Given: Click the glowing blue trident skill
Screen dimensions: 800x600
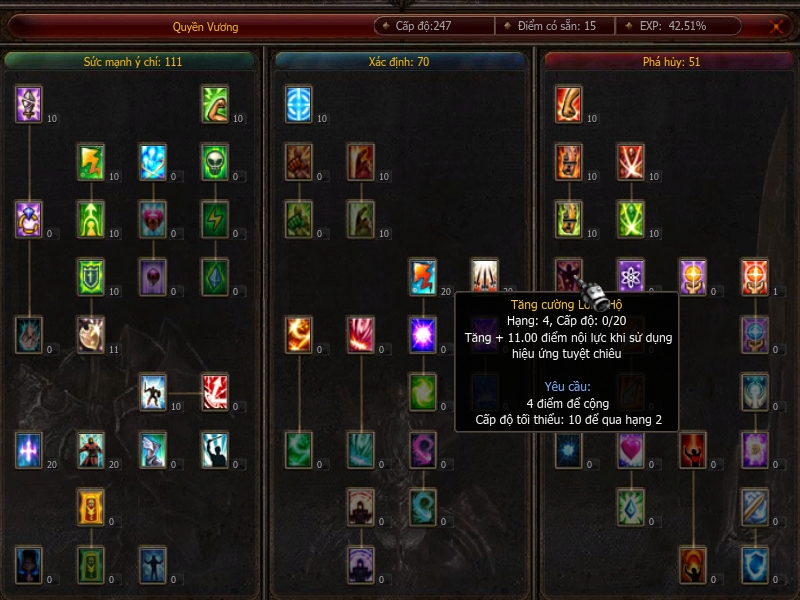Looking at the screenshot, I should tap(29, 450).
